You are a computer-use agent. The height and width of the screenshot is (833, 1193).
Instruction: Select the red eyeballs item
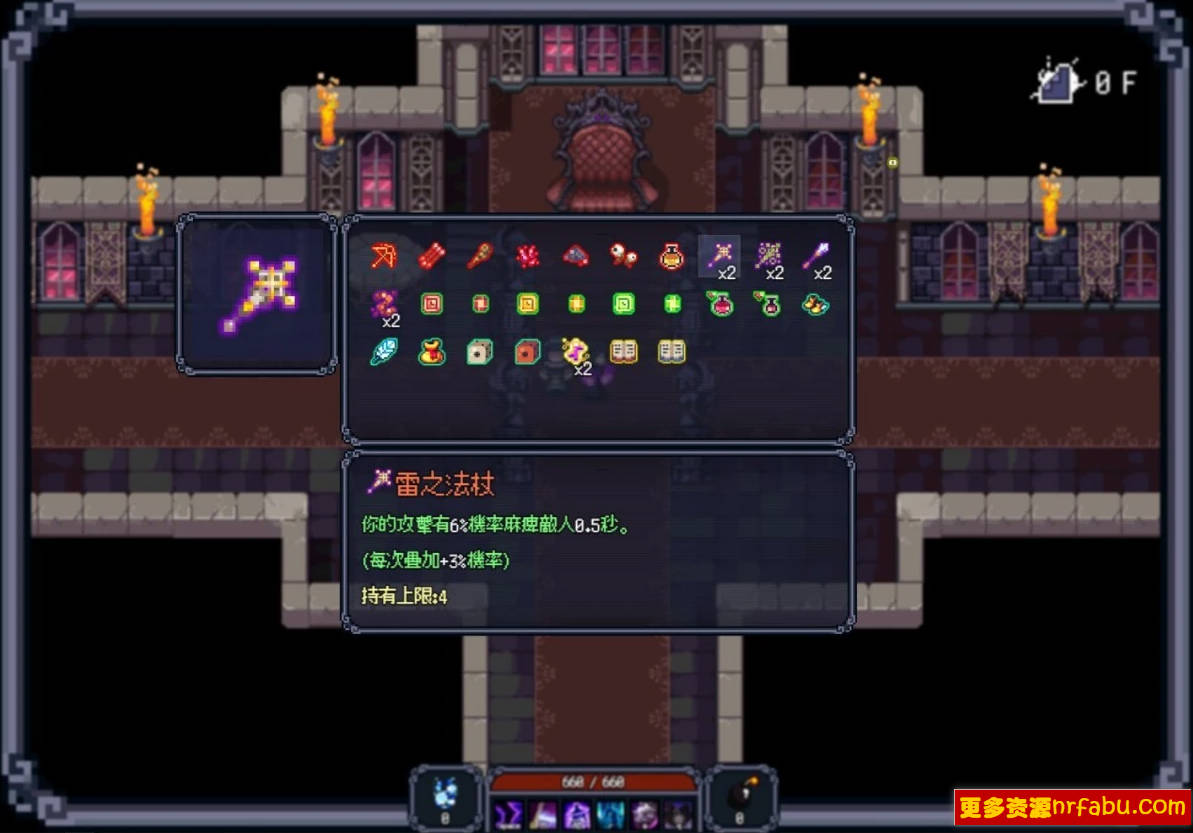(x=624, y=256)
